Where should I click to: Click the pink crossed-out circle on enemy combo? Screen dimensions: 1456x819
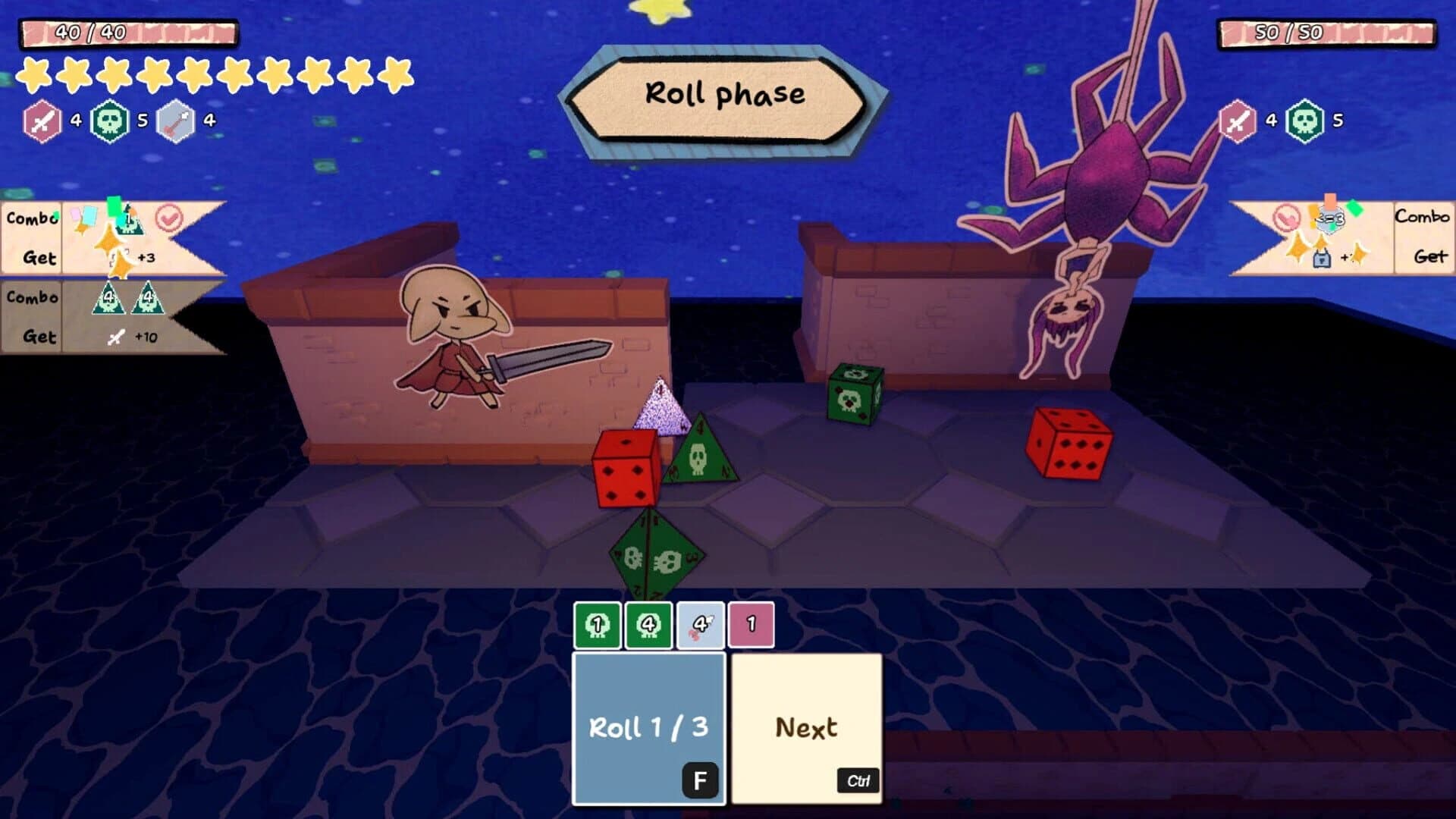[x=1287, y=218]
